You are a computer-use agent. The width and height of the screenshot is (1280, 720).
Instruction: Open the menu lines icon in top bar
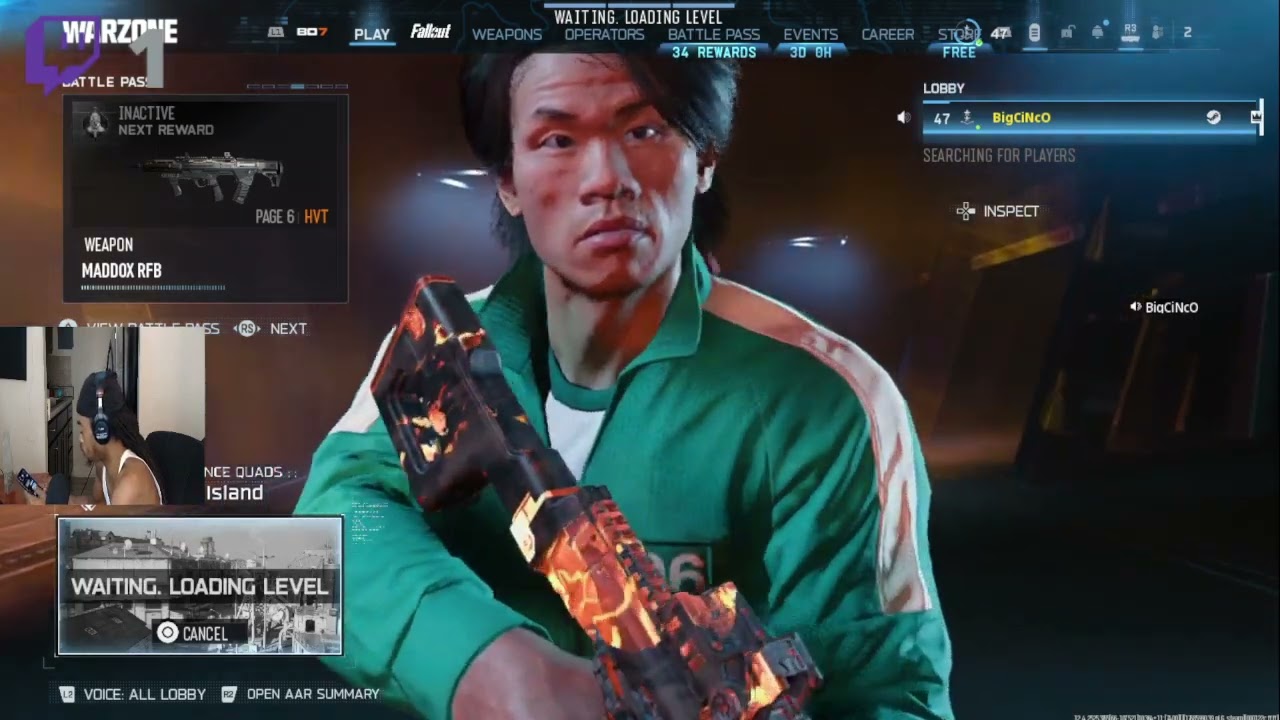coord(1034,33)
